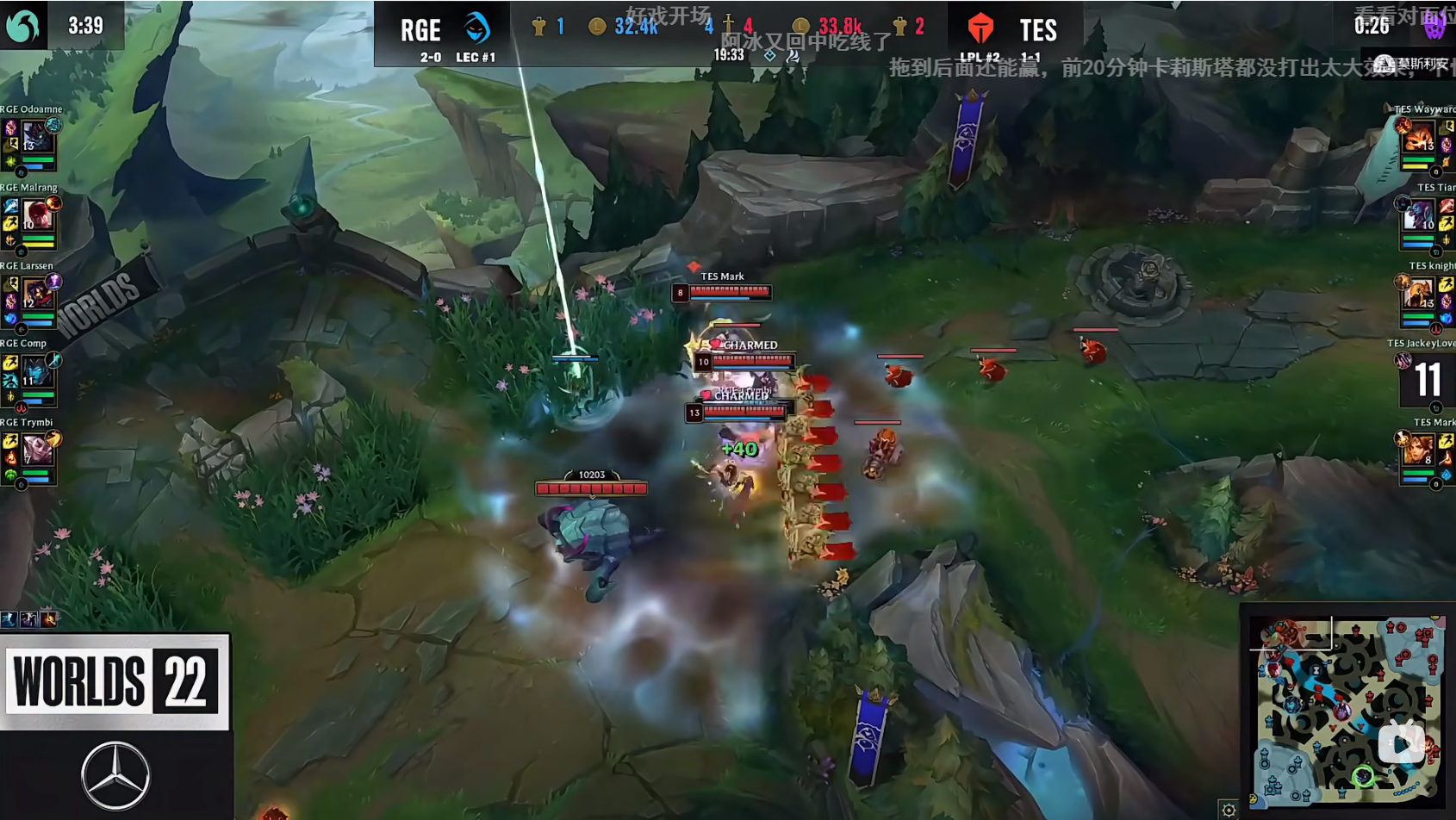The image size is (1456, 820).
Task: Click the TES team logo in the scoreboard
Action: pyautogui.click(x=980, y=29)
